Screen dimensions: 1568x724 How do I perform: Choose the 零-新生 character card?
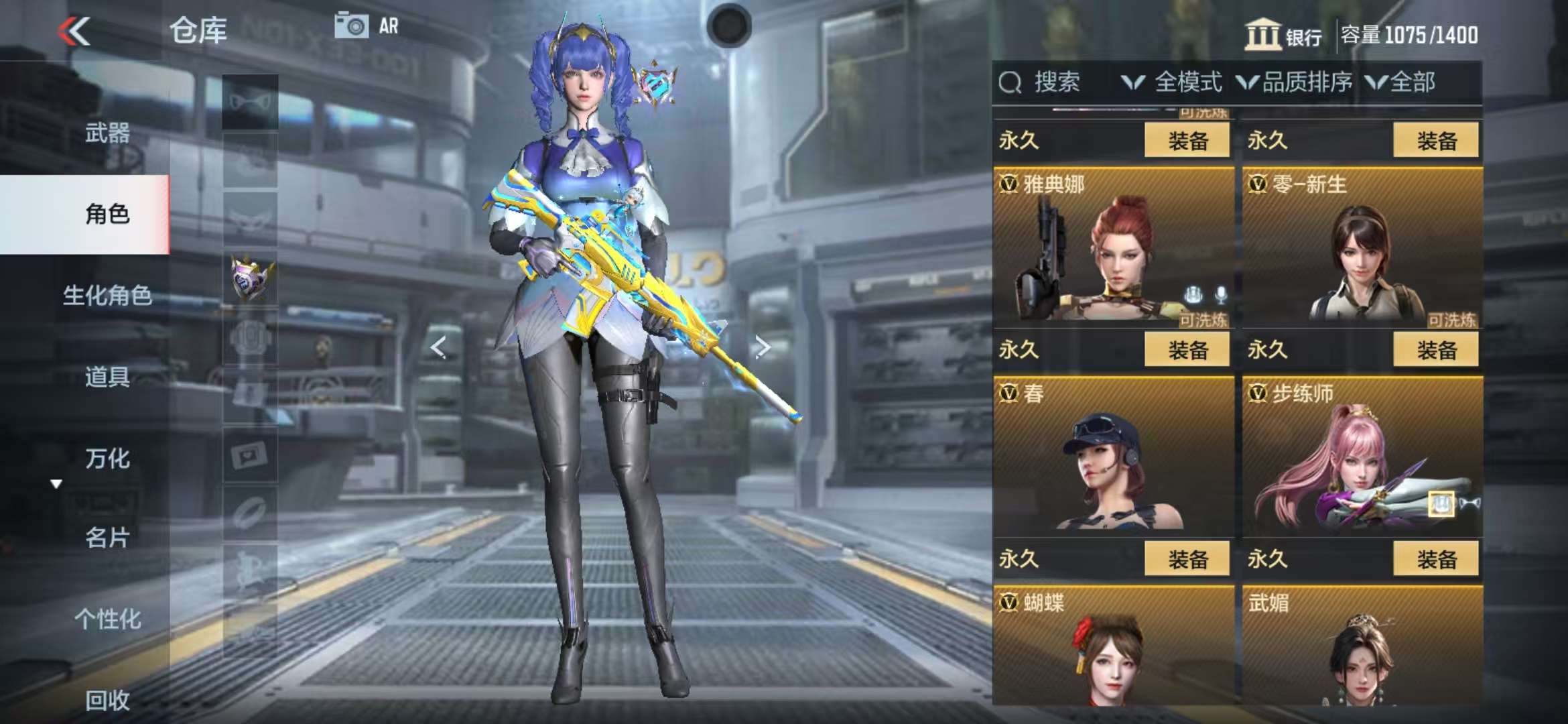click(1362, 248)
